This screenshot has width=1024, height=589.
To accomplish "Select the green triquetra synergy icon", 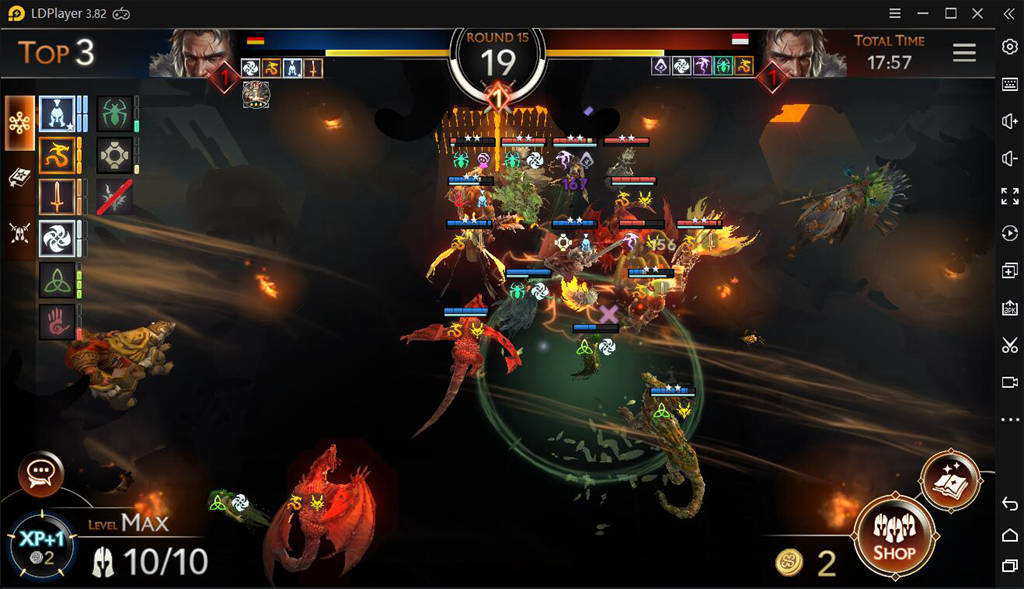I will coord(56,280).
